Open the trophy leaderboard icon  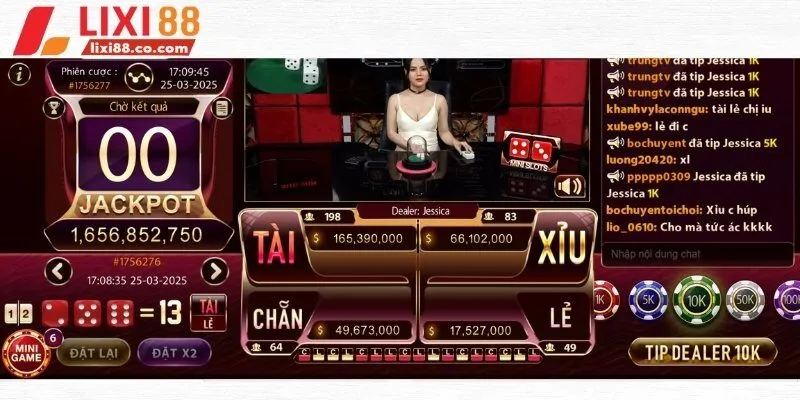56,107
